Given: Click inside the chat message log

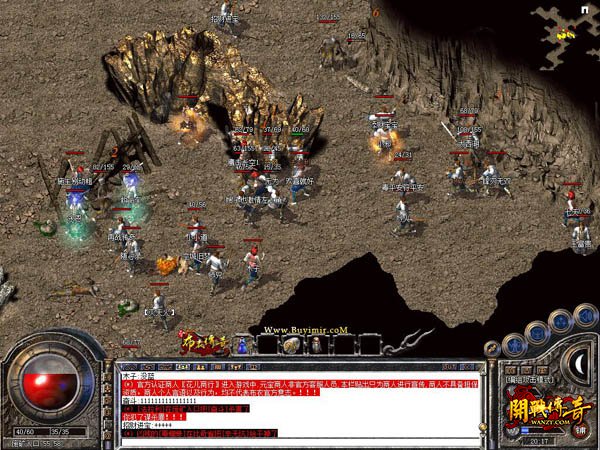Looking at the screenshot, I should pos(300,402).
